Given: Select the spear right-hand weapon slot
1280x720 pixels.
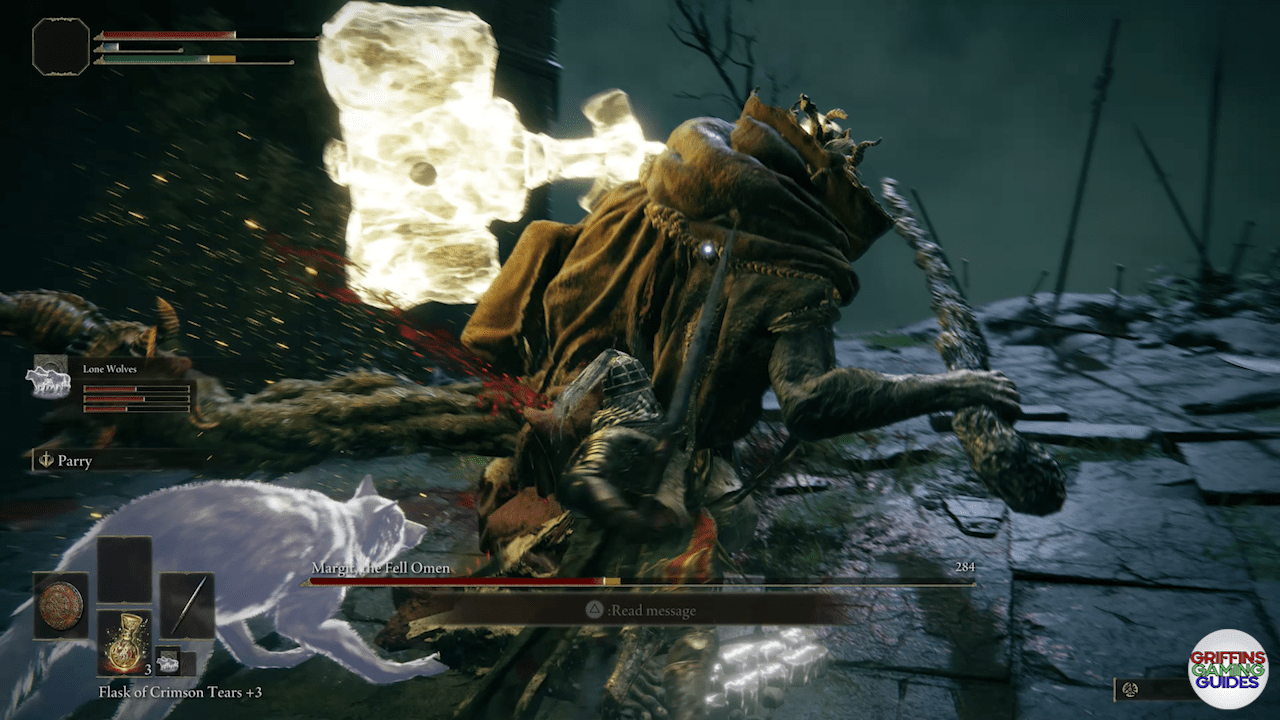Looking at the screenshot, I should coord(187,605).
